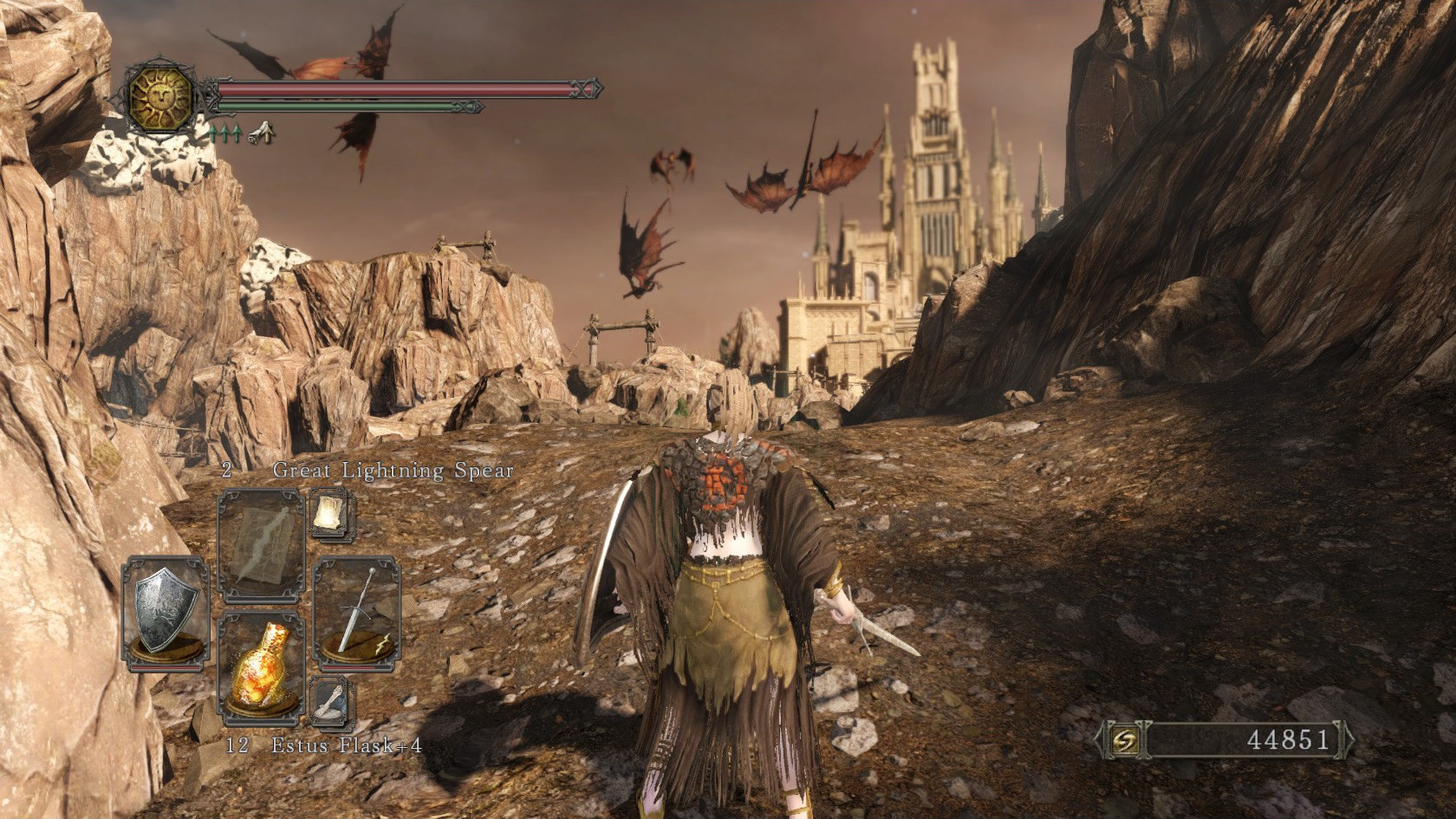Click the equipped sword icon
Image resolution: width=1456 pixels, height=819 pixels.
tap(356, 611)
